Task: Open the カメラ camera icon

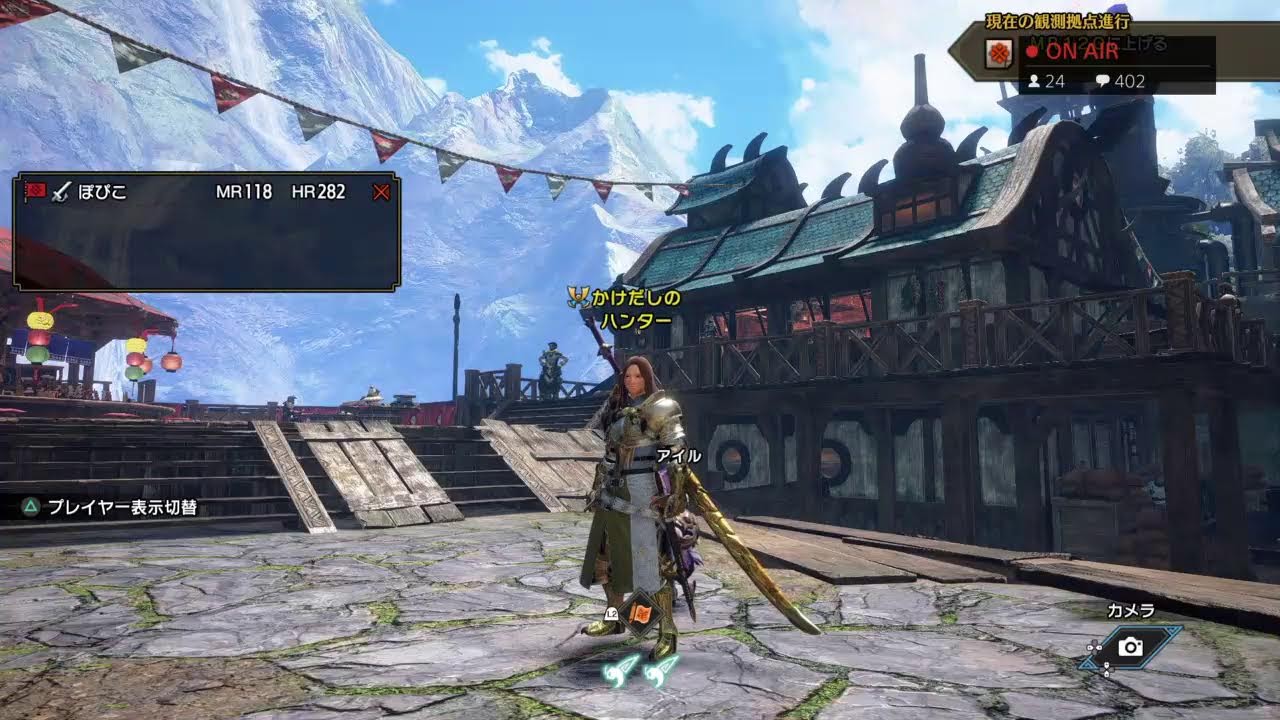Action: tap(1131, 647)
